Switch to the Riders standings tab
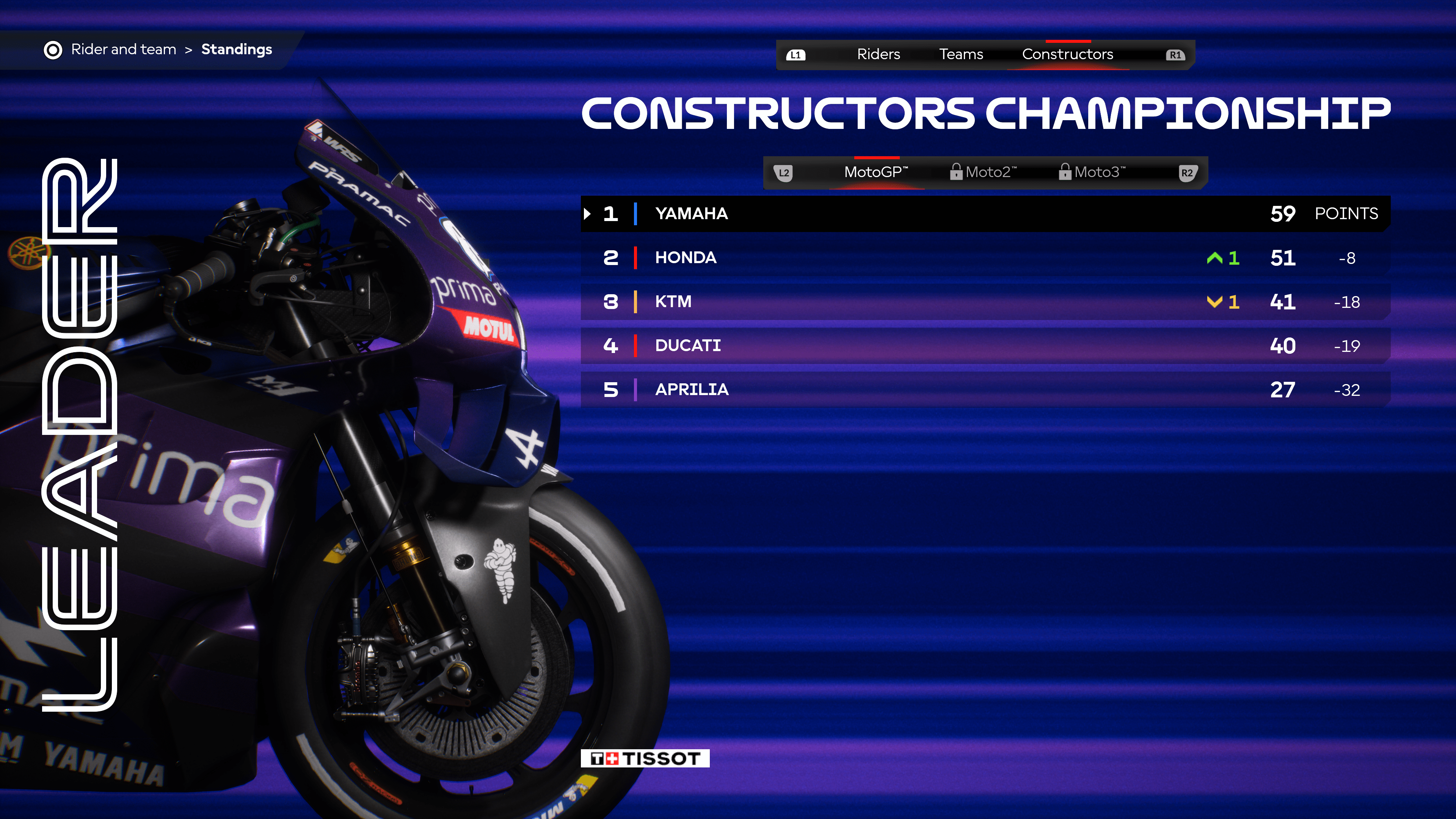This screenshot has width=1456, height=819. click(878, 54)
